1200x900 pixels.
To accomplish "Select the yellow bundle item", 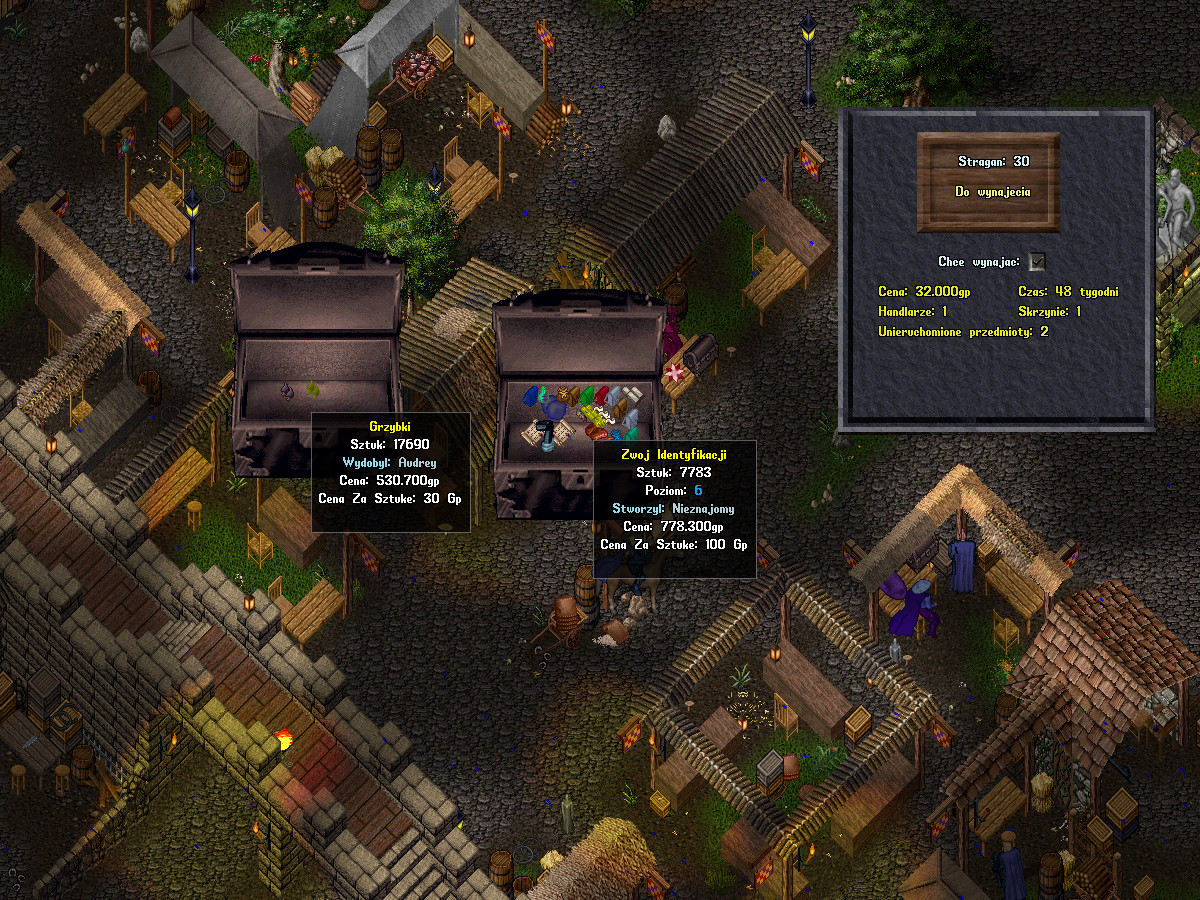I will (x=592, y=417).
